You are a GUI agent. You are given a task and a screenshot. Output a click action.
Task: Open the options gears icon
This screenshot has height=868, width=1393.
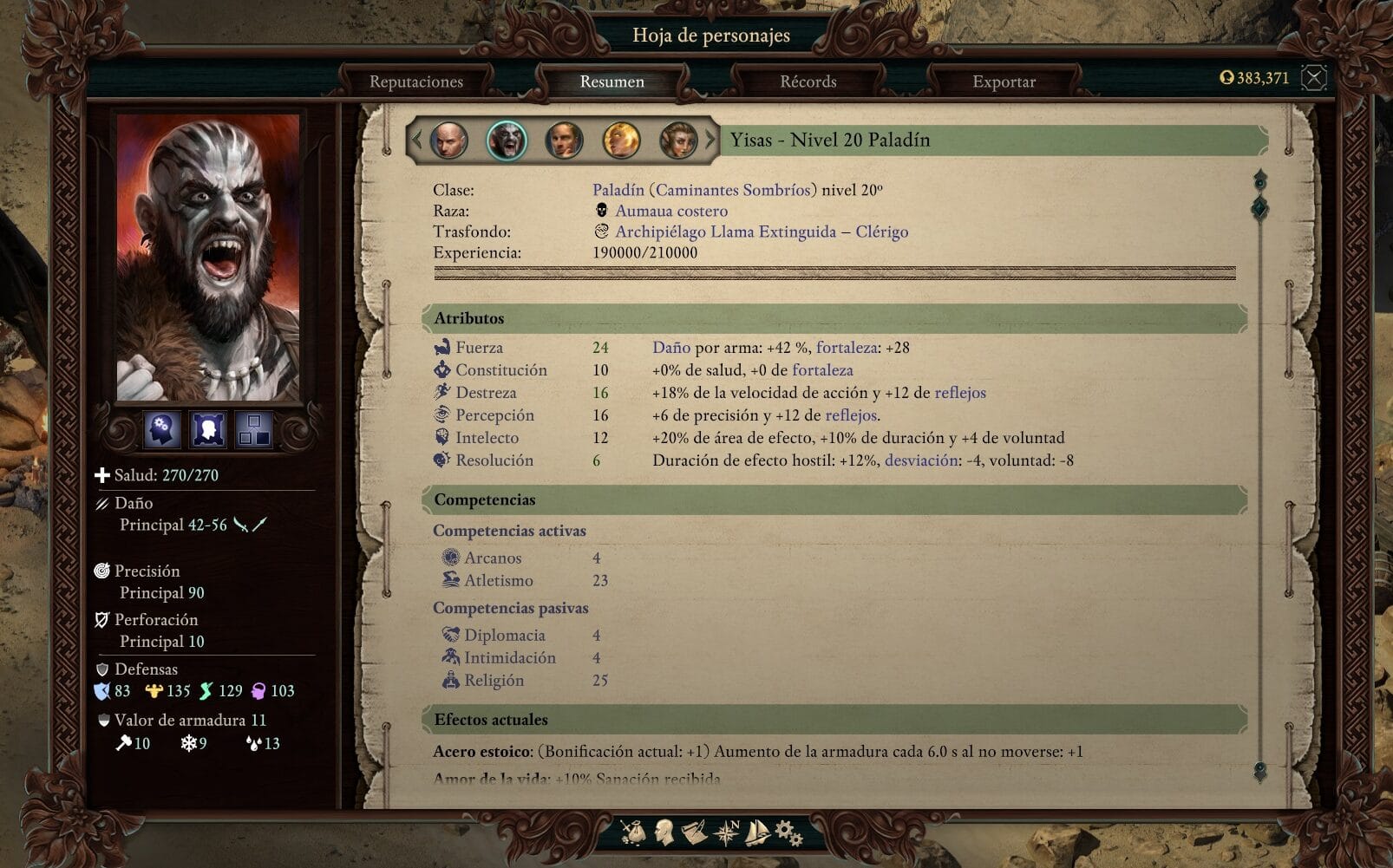click(x=788, y=832)
